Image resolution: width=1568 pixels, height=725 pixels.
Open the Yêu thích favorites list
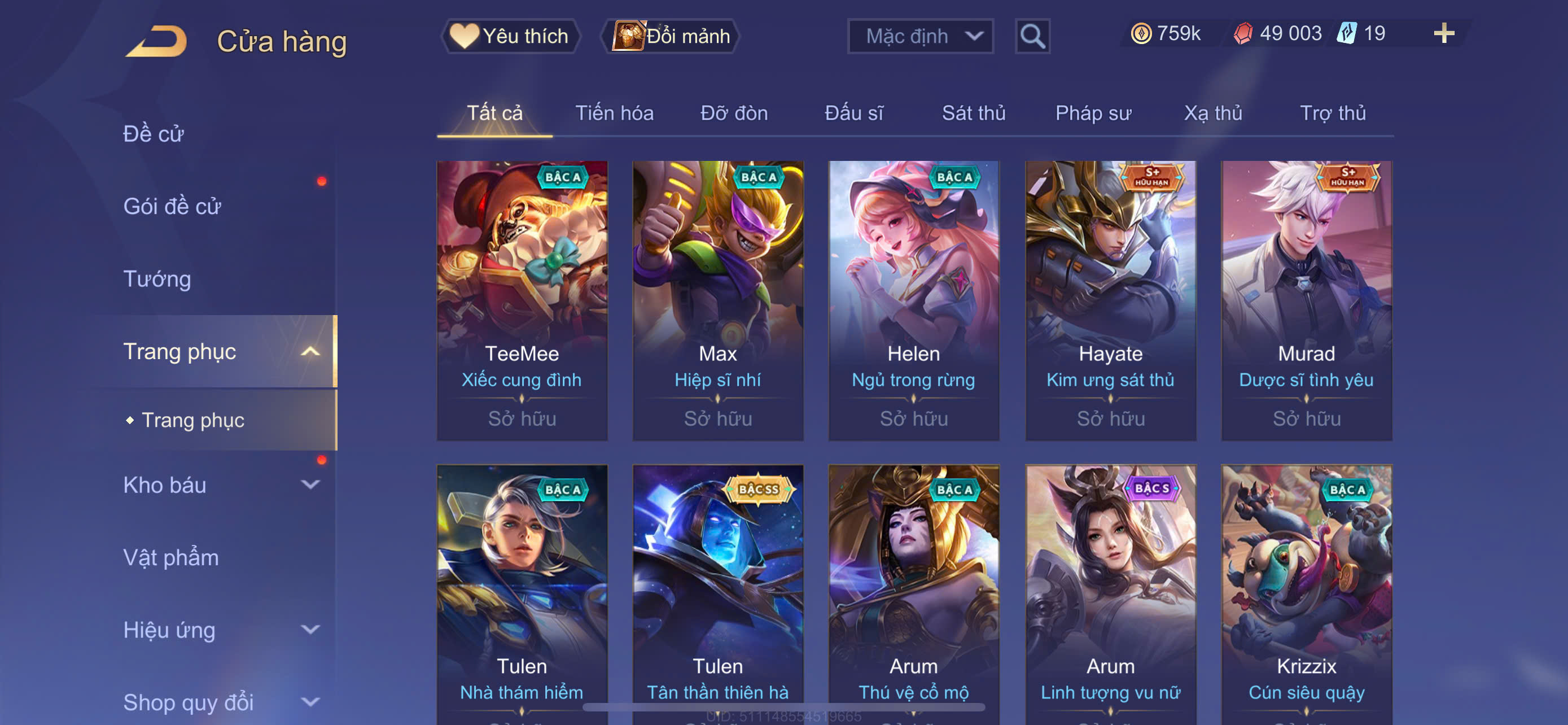pyautogui.click(x=511, y=37)
